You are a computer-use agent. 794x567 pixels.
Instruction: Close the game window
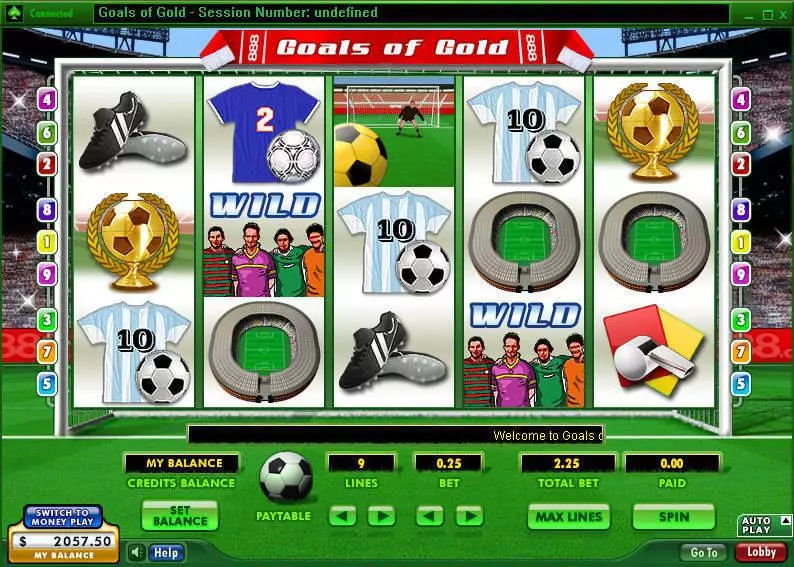click(784, 14)
